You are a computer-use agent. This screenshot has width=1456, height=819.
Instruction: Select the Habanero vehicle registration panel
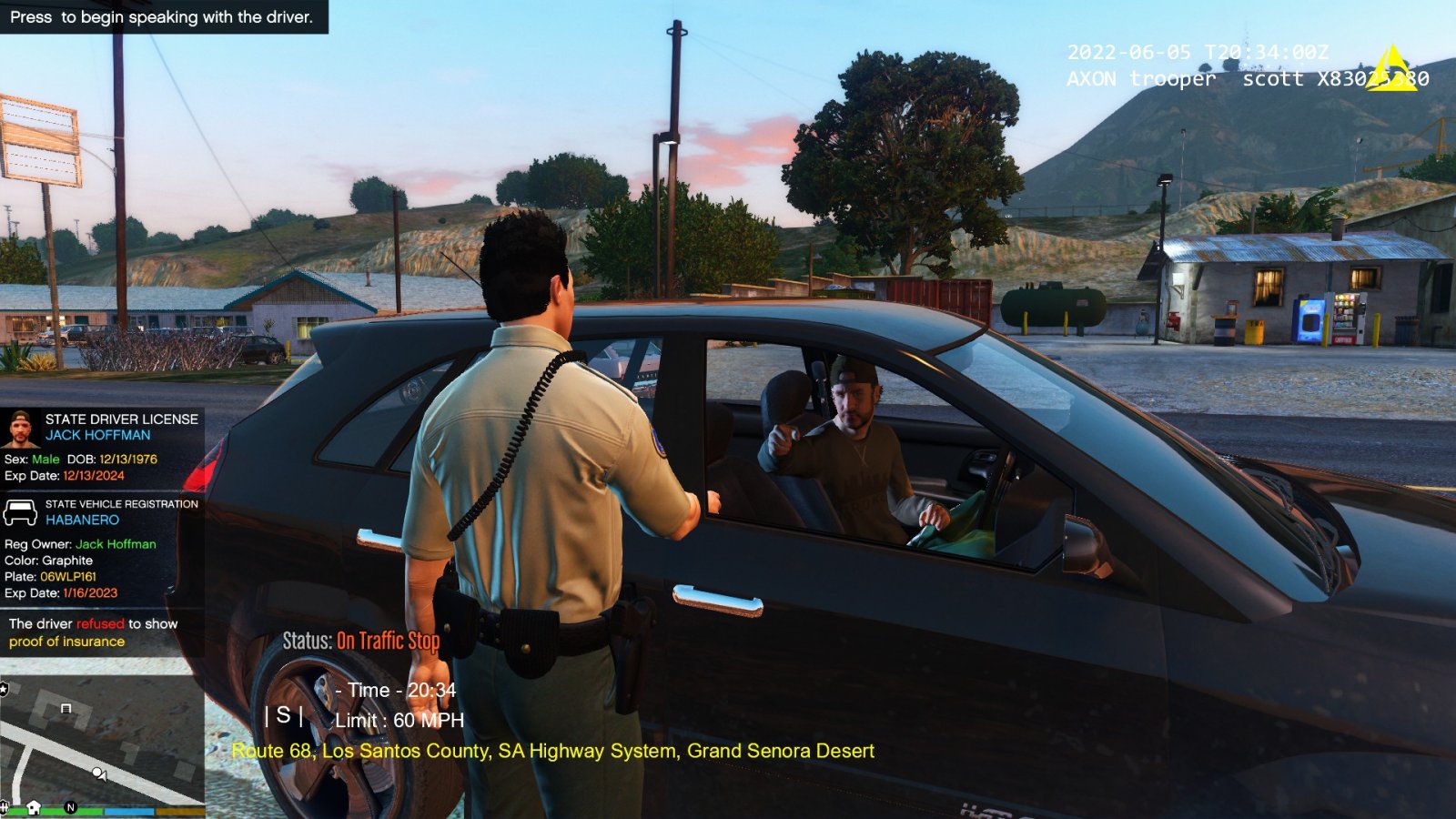pos(101,551)
